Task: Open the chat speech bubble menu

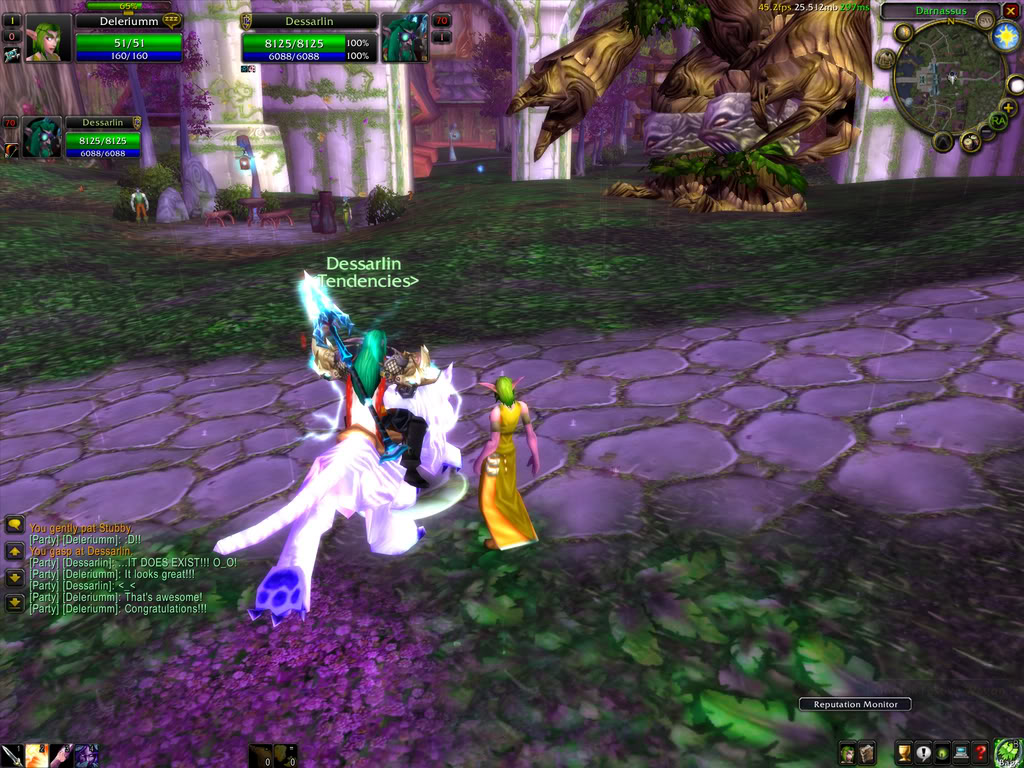Action: click(x=15, y=525)
